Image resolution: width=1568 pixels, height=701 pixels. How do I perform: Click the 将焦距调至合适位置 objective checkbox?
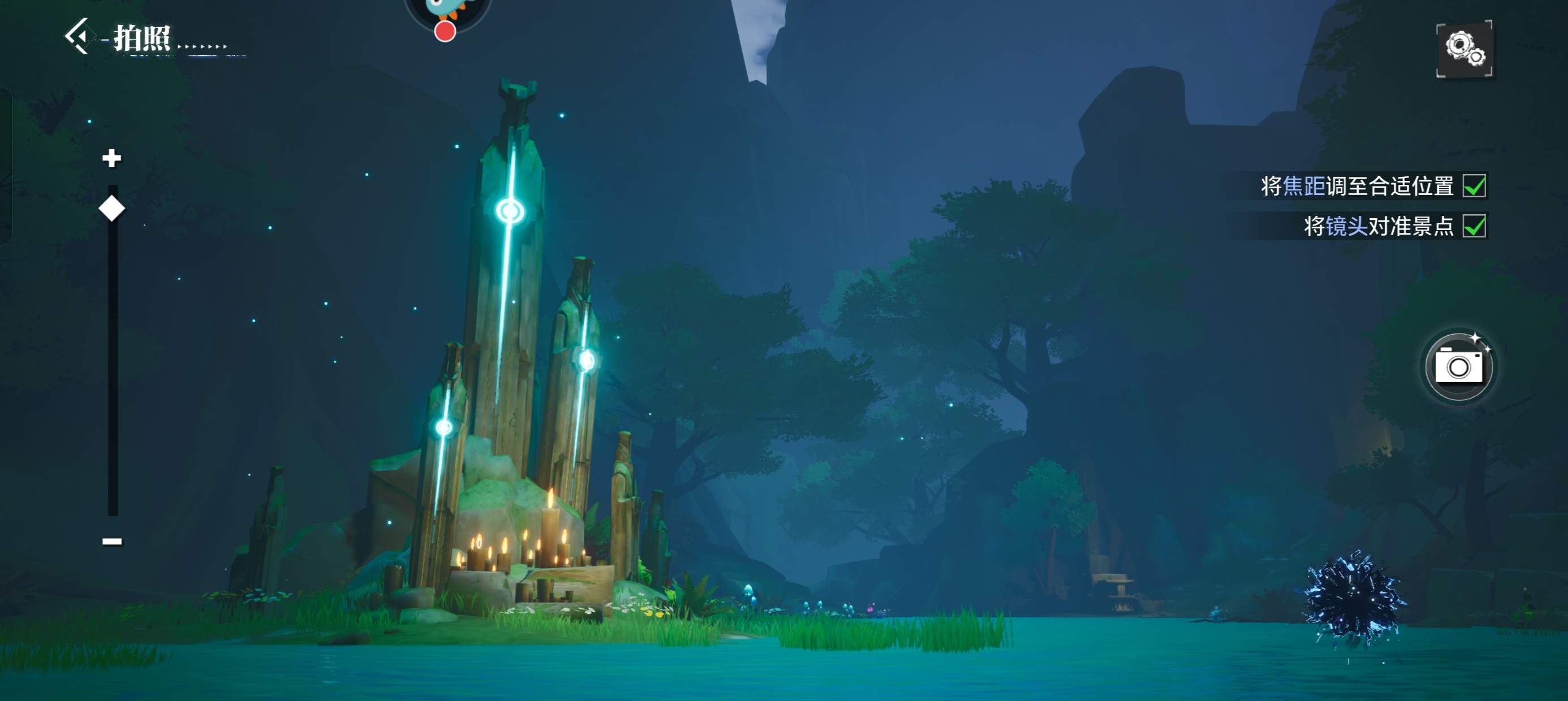click(x=1474, y=186)
